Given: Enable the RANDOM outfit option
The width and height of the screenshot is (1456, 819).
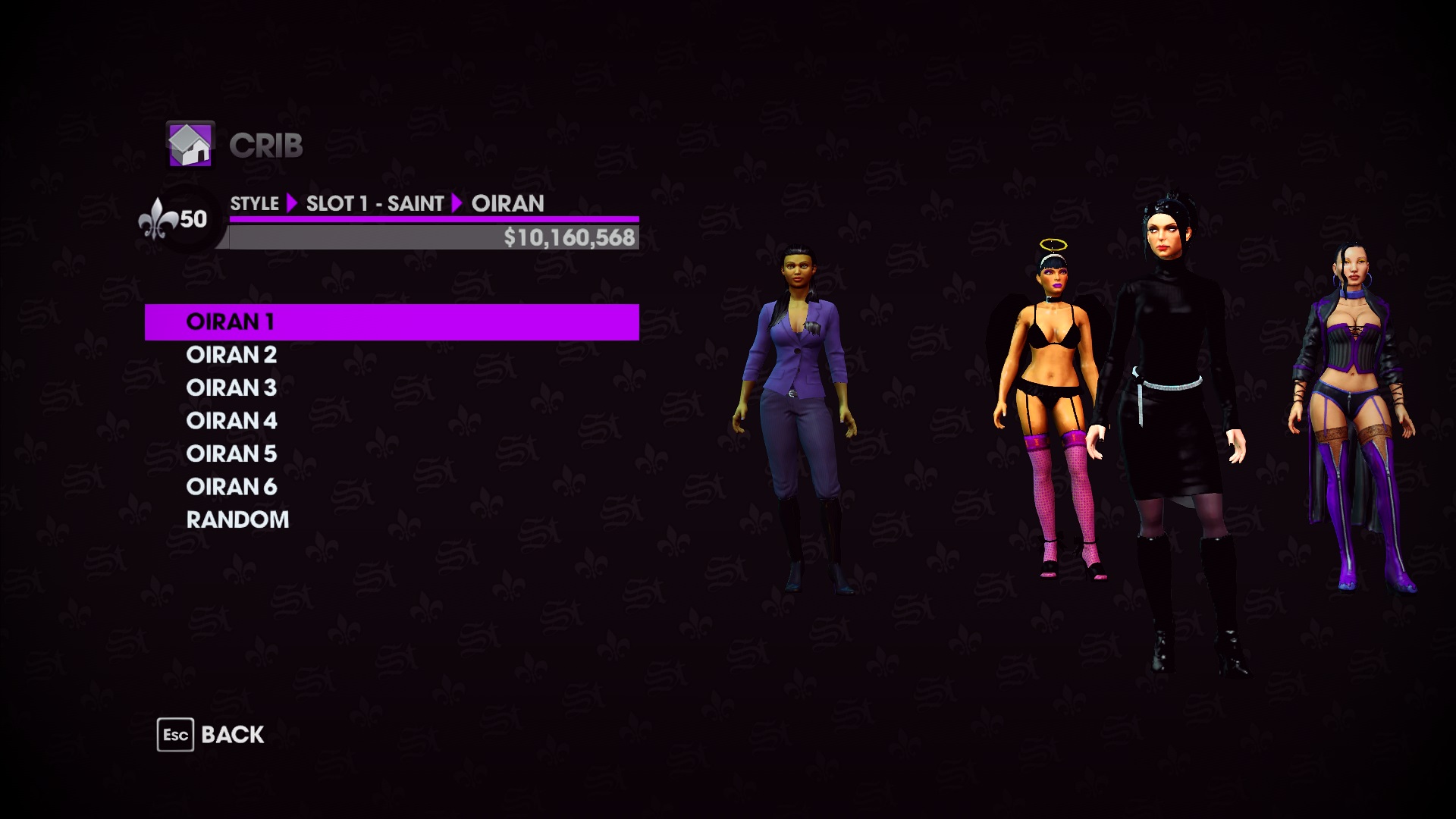Looking at the screenshot, I should [x=237, y=519].
